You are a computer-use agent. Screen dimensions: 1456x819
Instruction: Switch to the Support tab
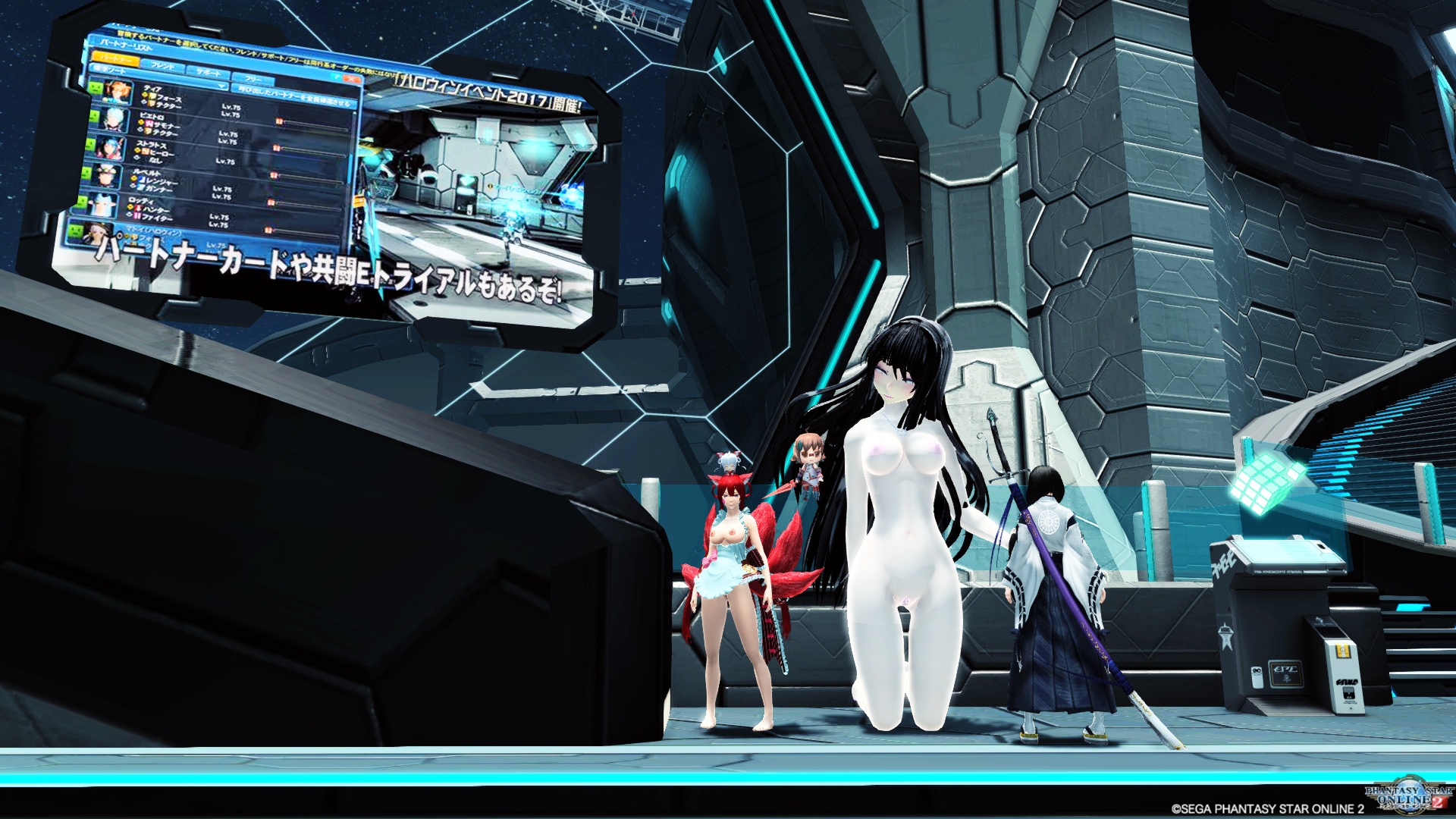[x=209, y=73]
